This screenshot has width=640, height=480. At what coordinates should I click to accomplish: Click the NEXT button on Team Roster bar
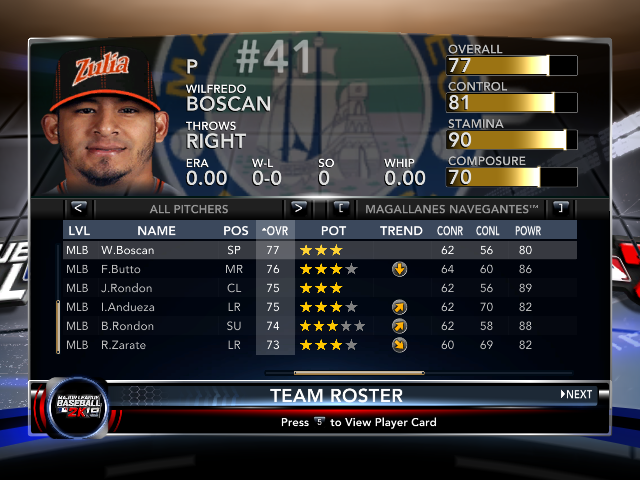(576, 395)
